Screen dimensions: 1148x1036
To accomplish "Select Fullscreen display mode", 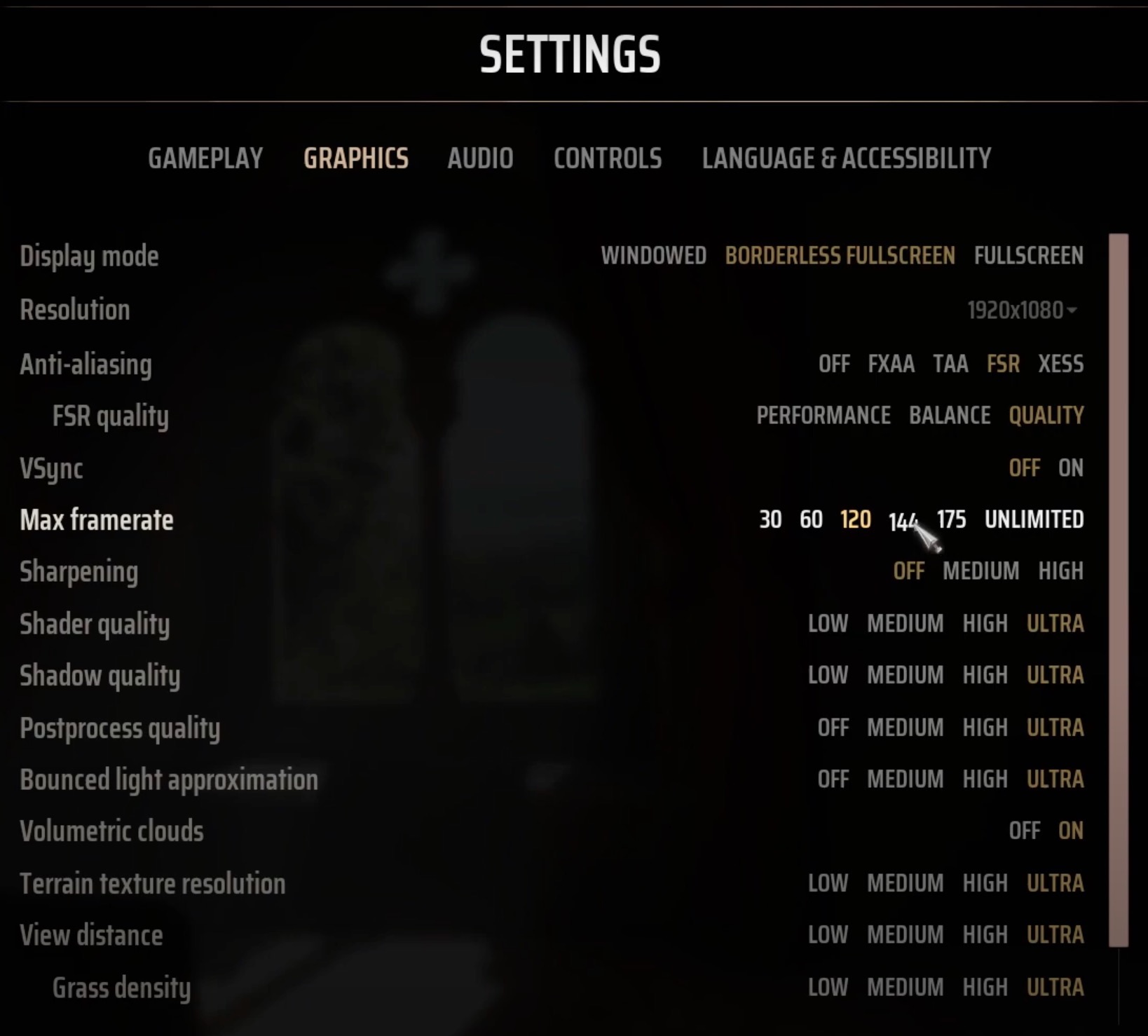I will coord(1029,256).
